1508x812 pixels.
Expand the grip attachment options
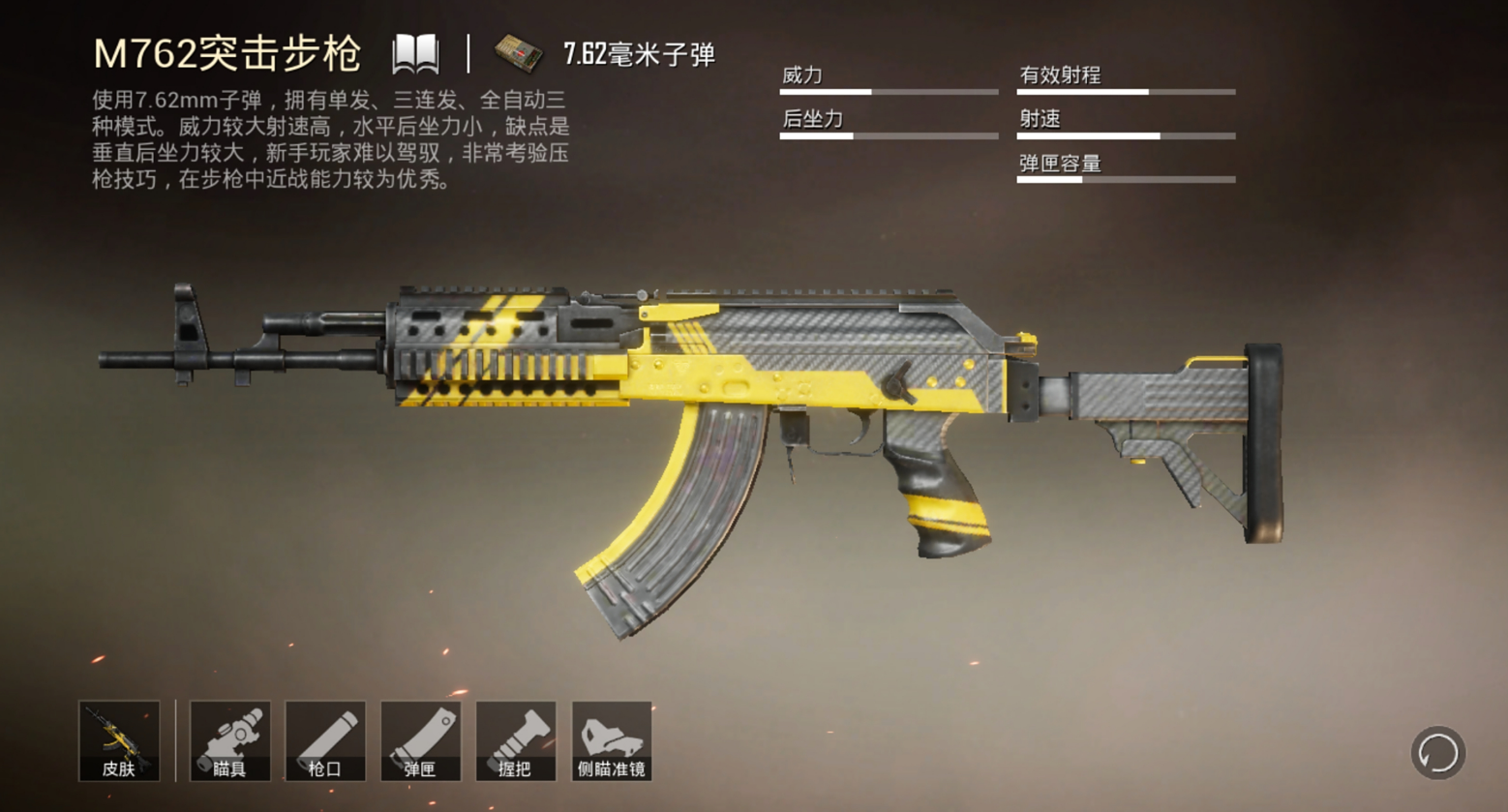tap(516, 740)
